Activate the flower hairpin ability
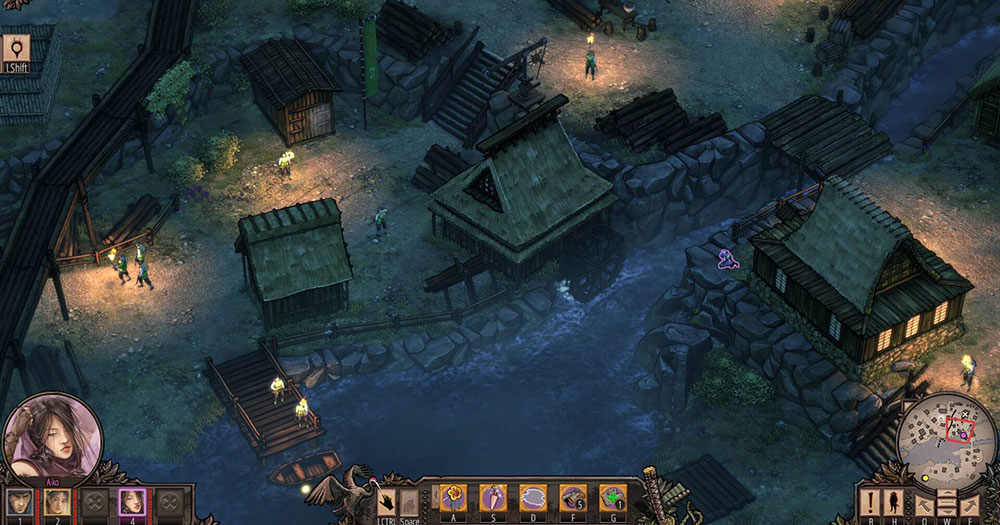Viewport: 1000px width, 525px height. click(x=454, y=498)
